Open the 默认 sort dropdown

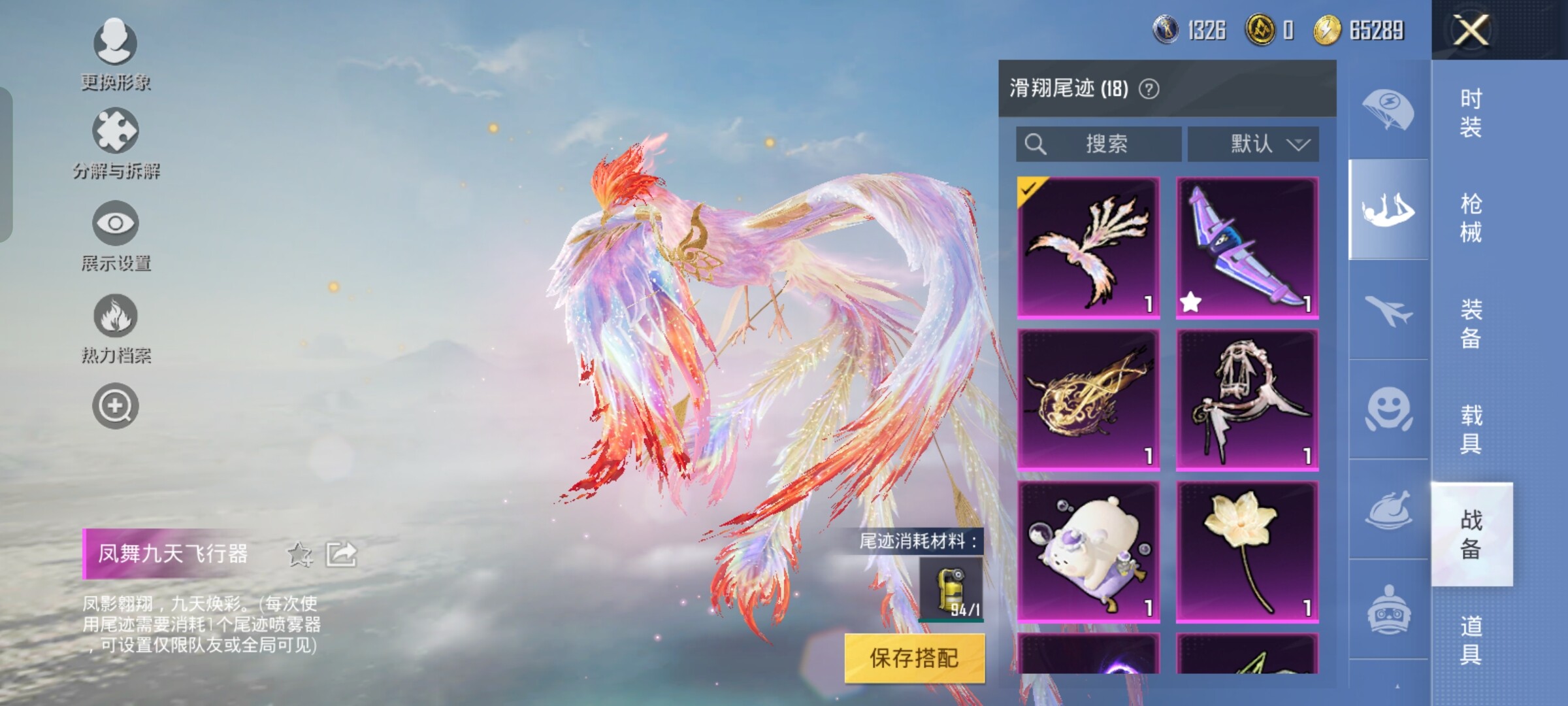tap(1253, 144)
